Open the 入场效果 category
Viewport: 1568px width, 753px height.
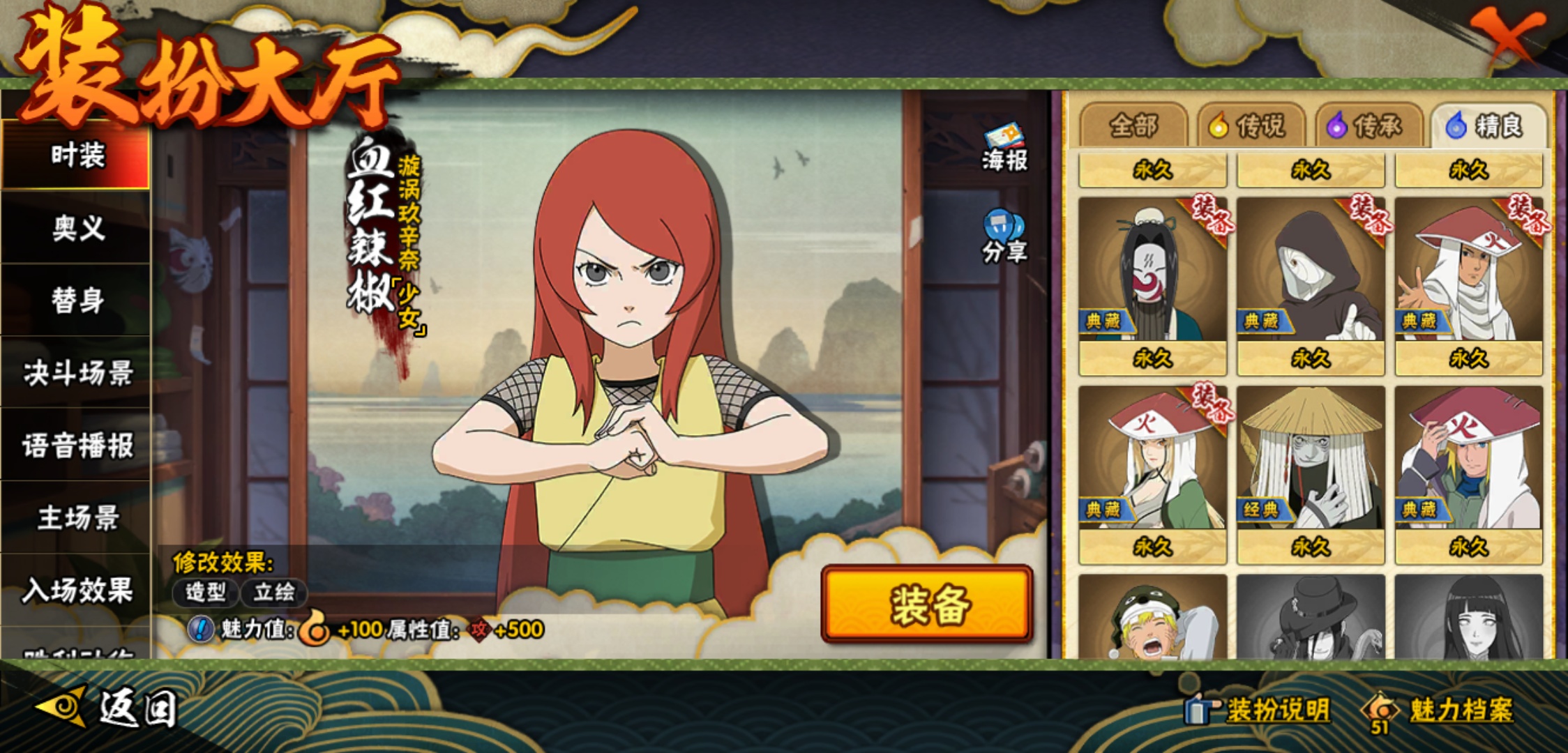tap(77, 591)
